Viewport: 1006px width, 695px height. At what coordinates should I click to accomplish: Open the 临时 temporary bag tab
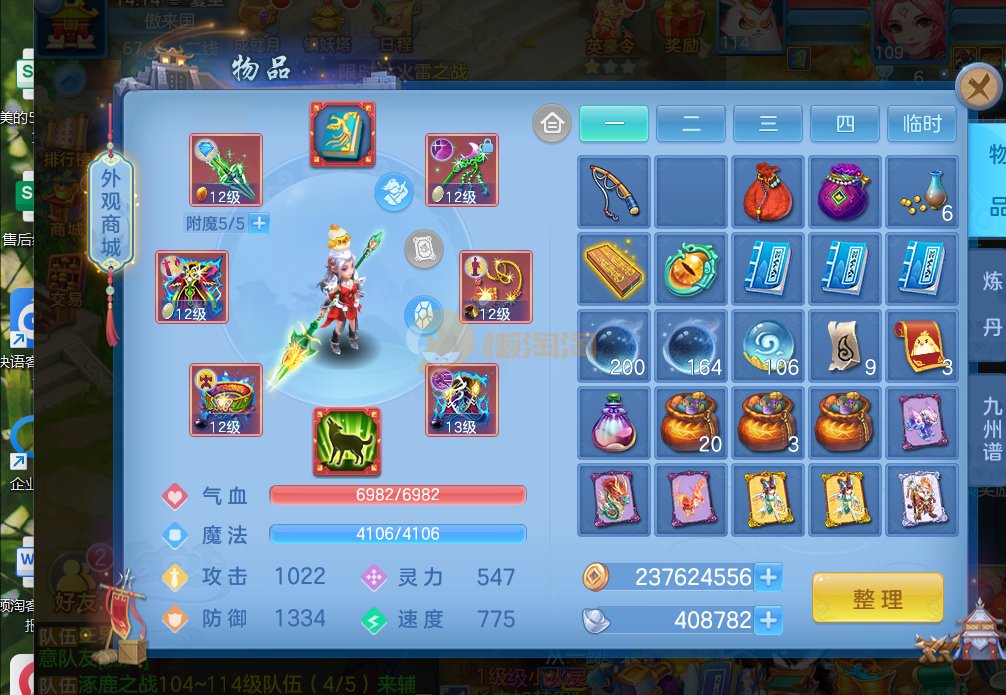(x=921, y=124)
